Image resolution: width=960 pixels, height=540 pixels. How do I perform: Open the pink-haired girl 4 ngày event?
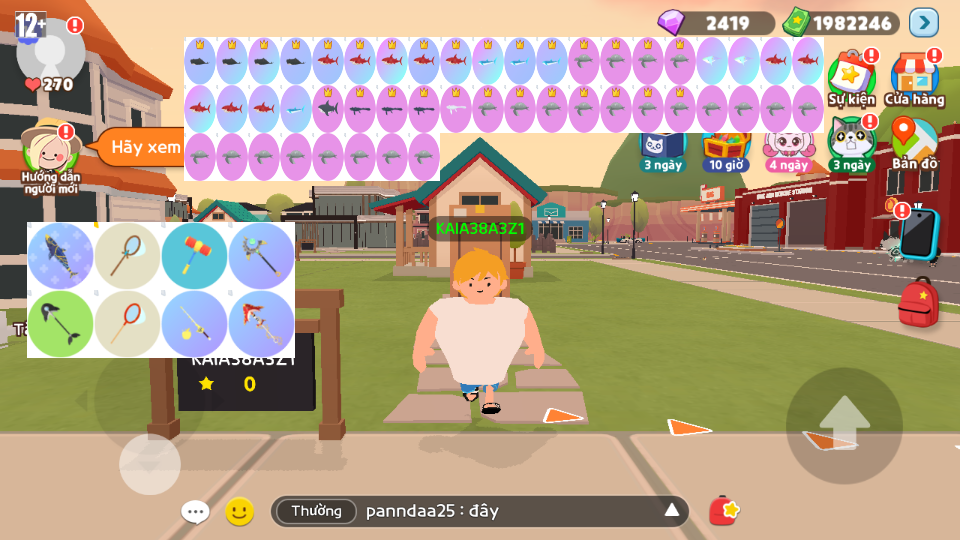[788, 150]
